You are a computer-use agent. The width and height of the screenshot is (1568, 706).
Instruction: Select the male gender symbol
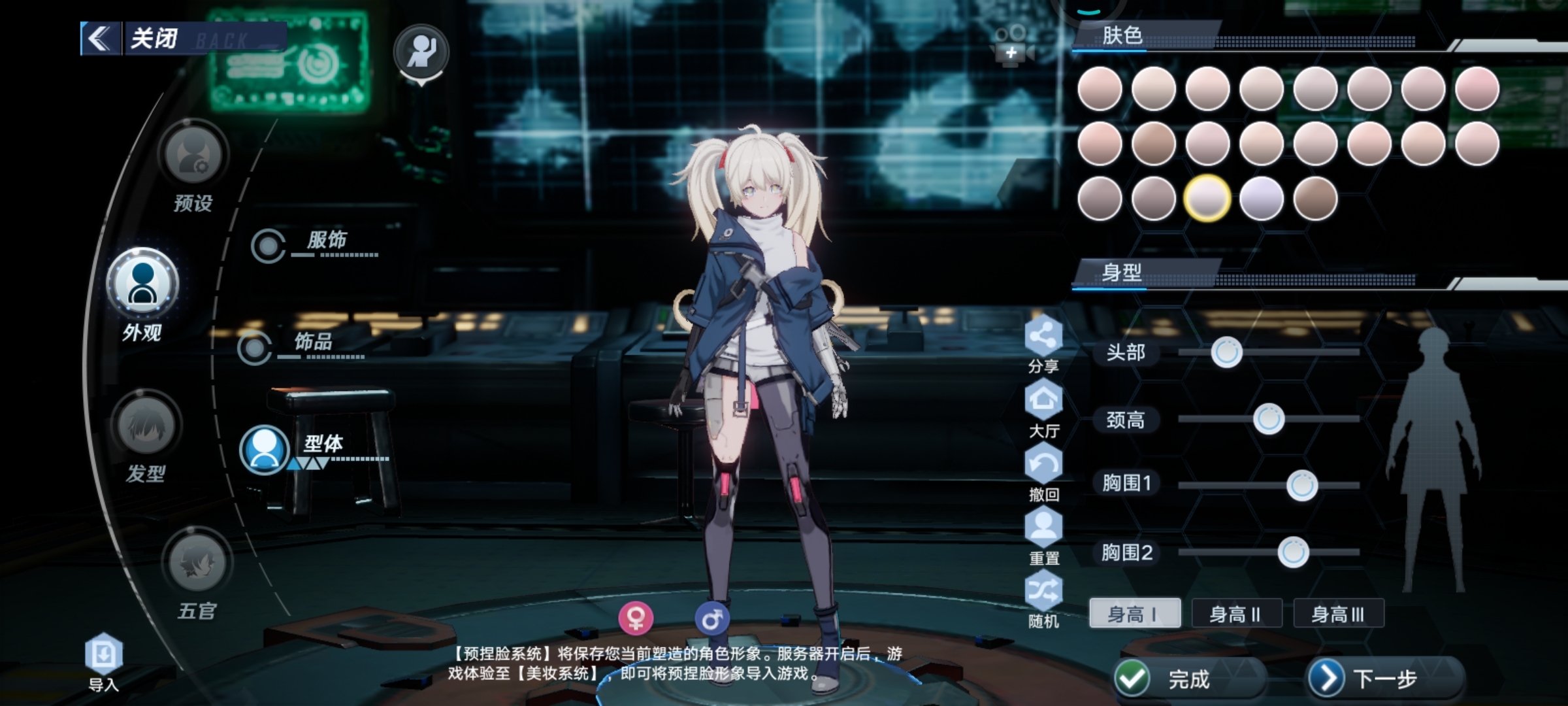(x=711, y=617)
